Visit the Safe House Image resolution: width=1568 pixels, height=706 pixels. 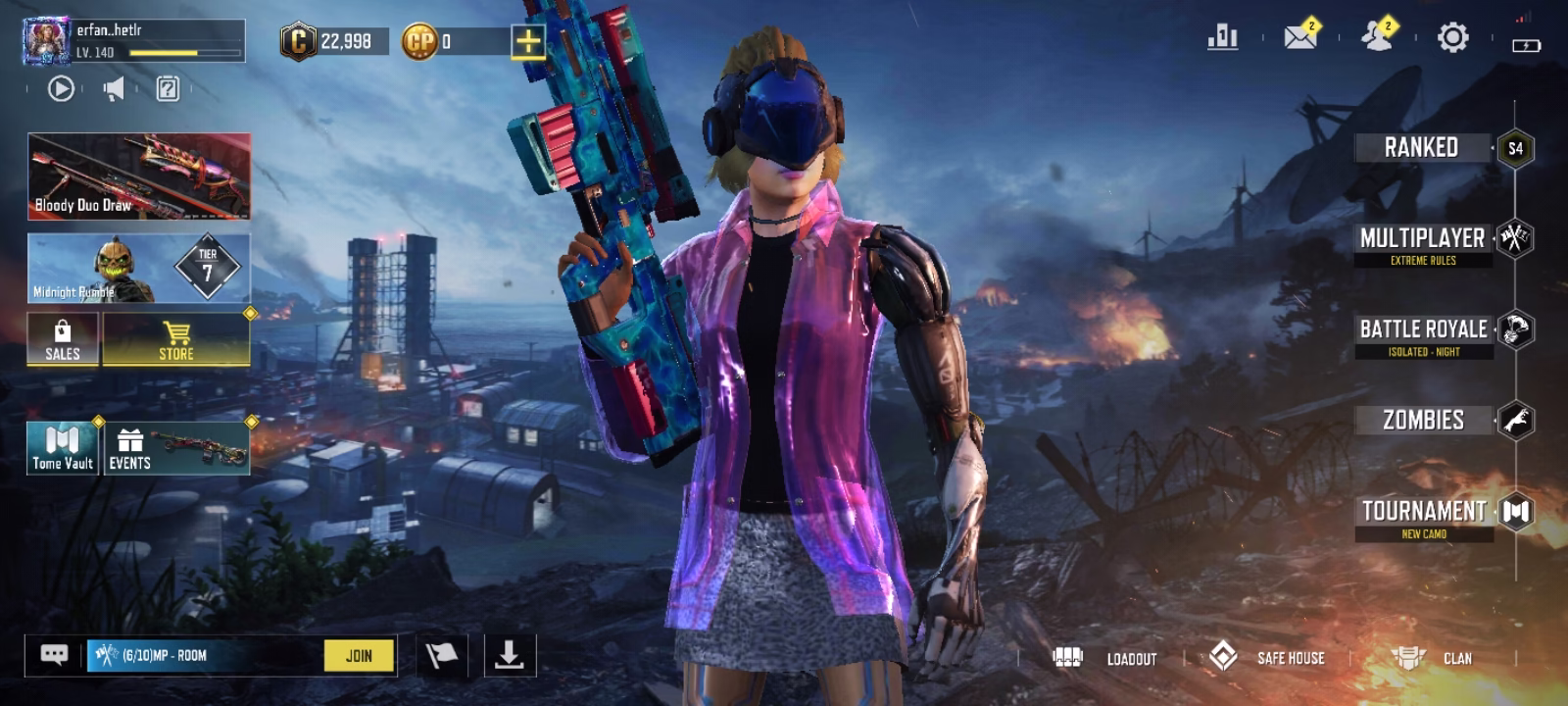[x=1267, y=657]
